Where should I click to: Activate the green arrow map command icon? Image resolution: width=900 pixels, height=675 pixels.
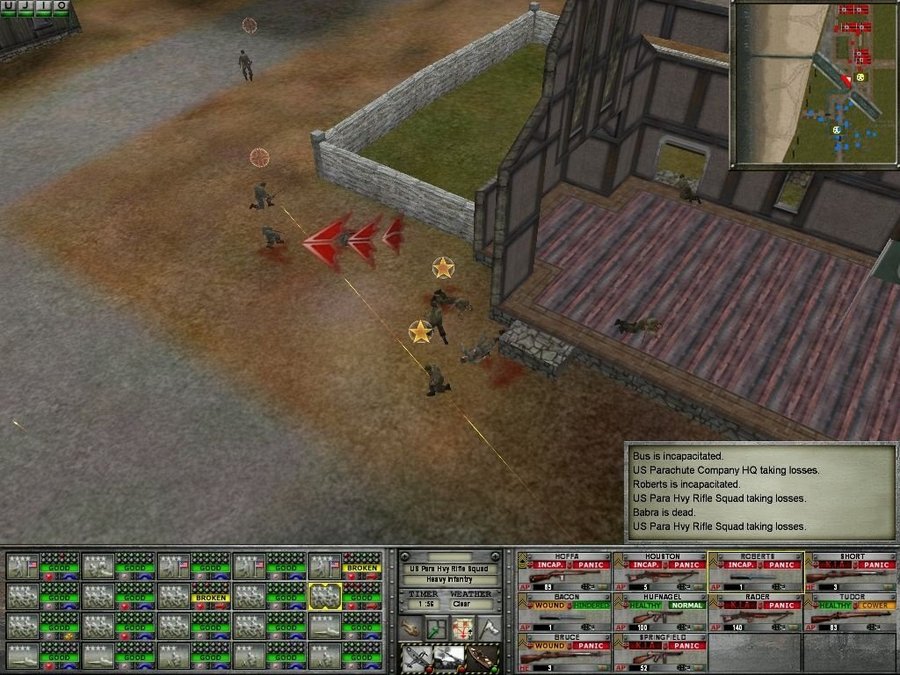click(437, 629)
